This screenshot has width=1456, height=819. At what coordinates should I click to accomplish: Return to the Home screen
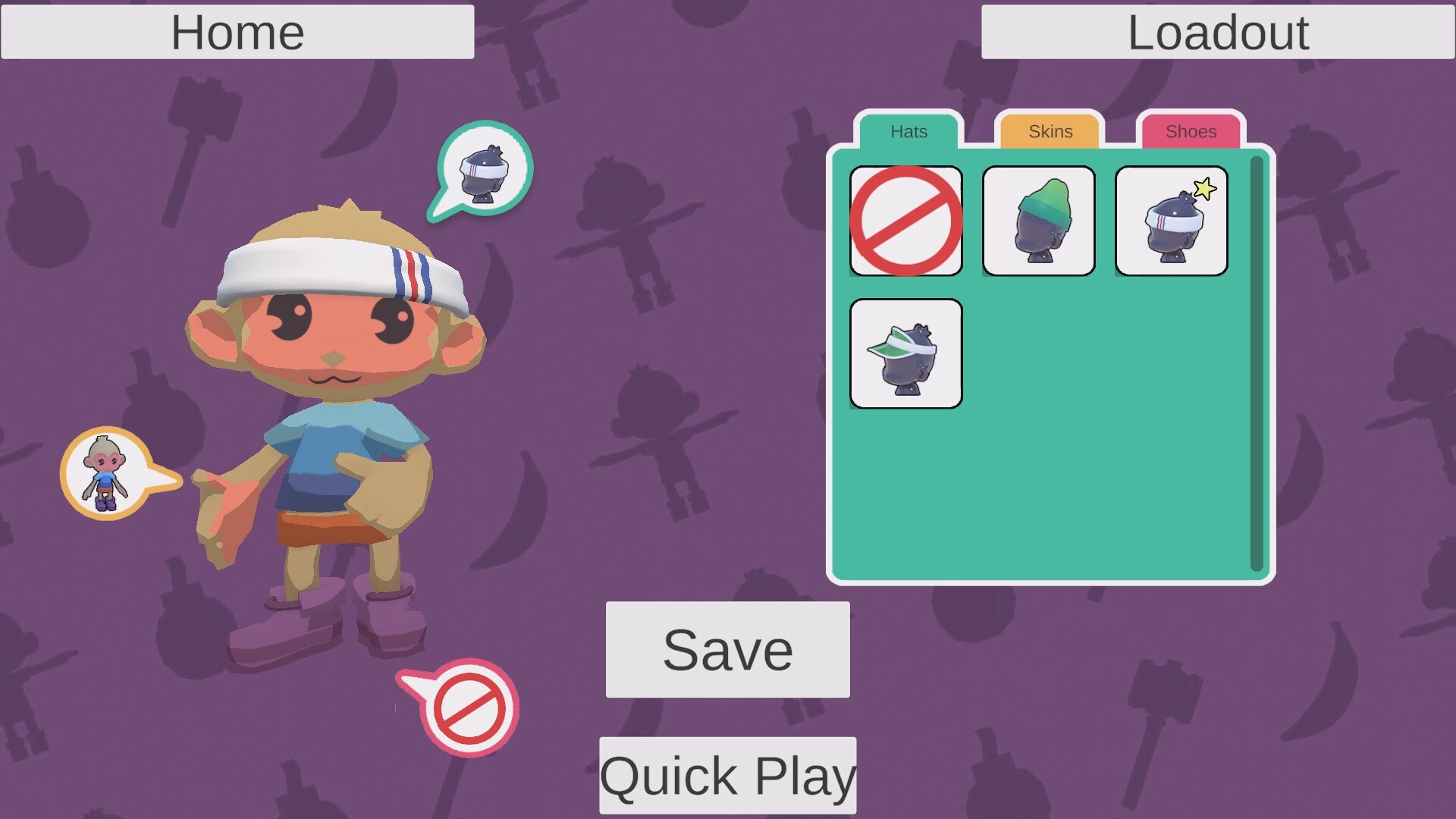(x=237, y=32)
